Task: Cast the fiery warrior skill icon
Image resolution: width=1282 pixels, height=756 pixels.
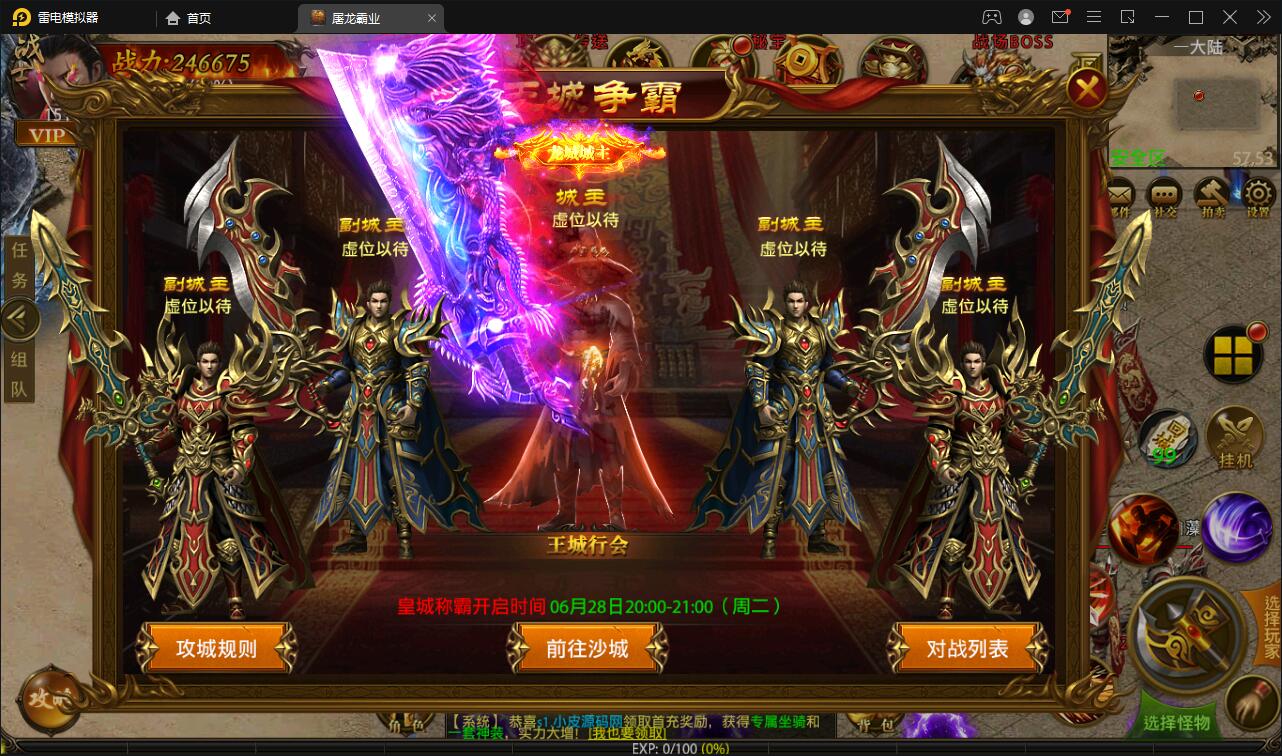Action: point(1144,528)
